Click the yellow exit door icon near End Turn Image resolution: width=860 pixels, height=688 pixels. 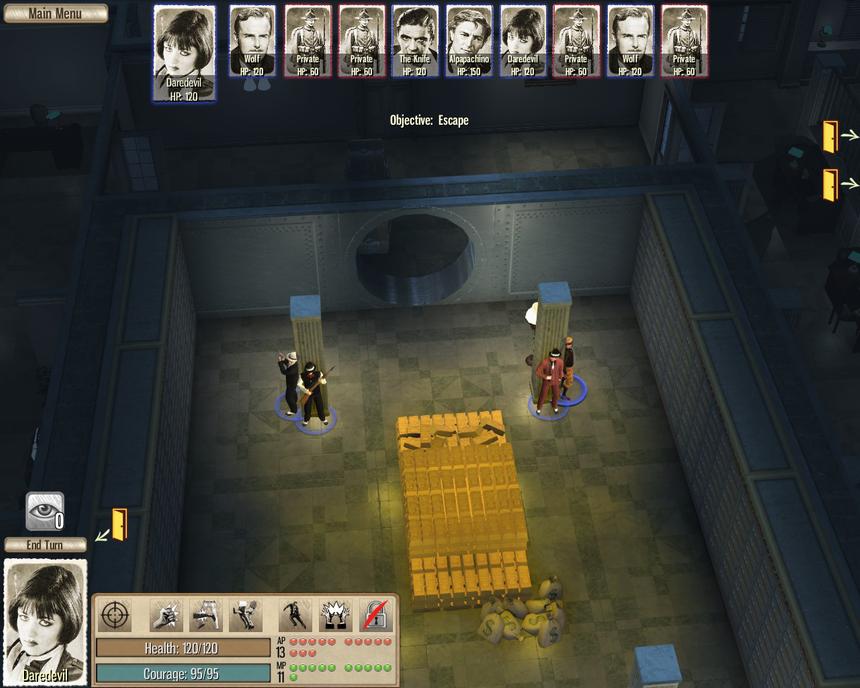(x=118, y=524)
